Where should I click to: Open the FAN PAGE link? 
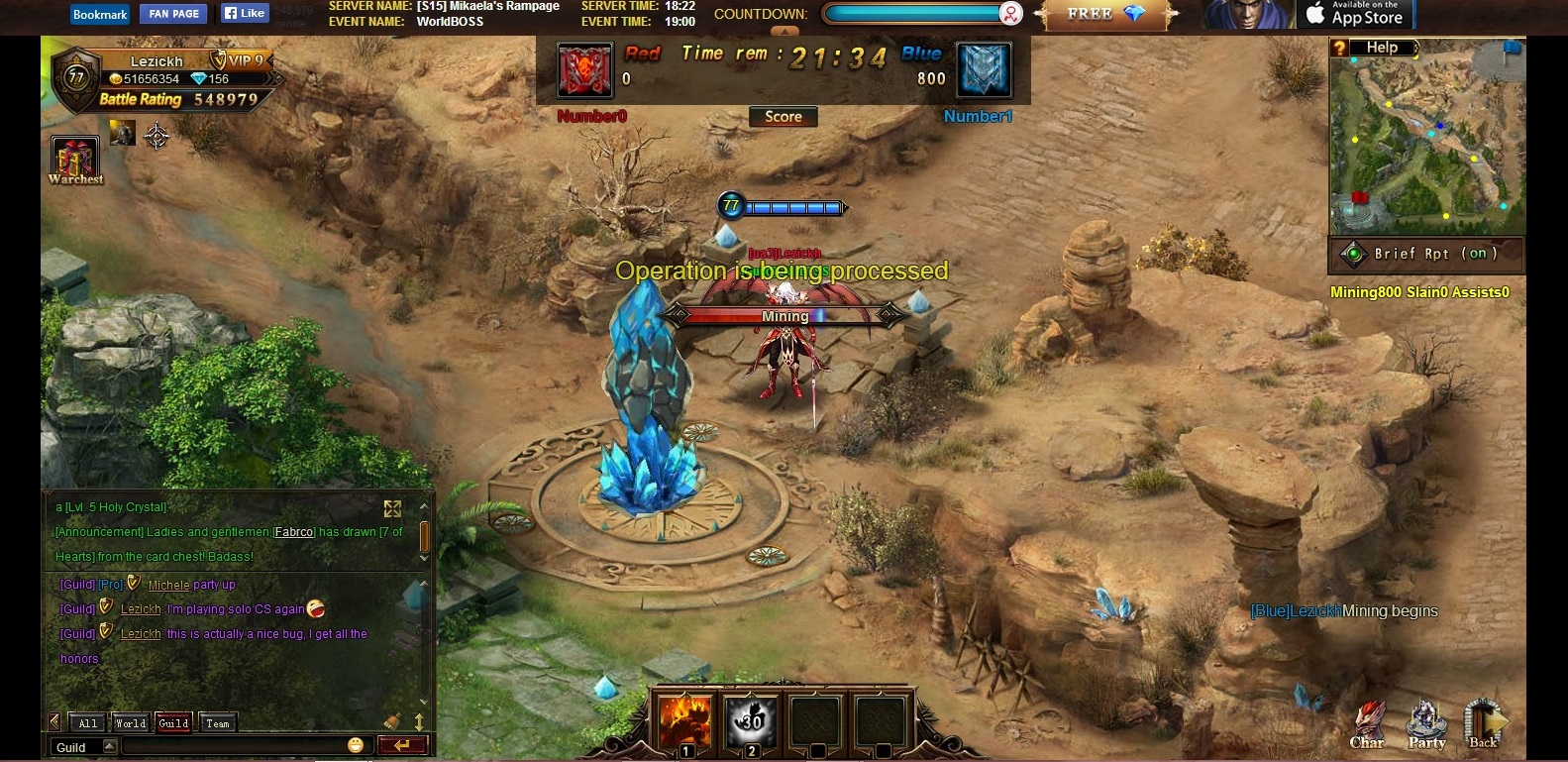pos(174,14)
